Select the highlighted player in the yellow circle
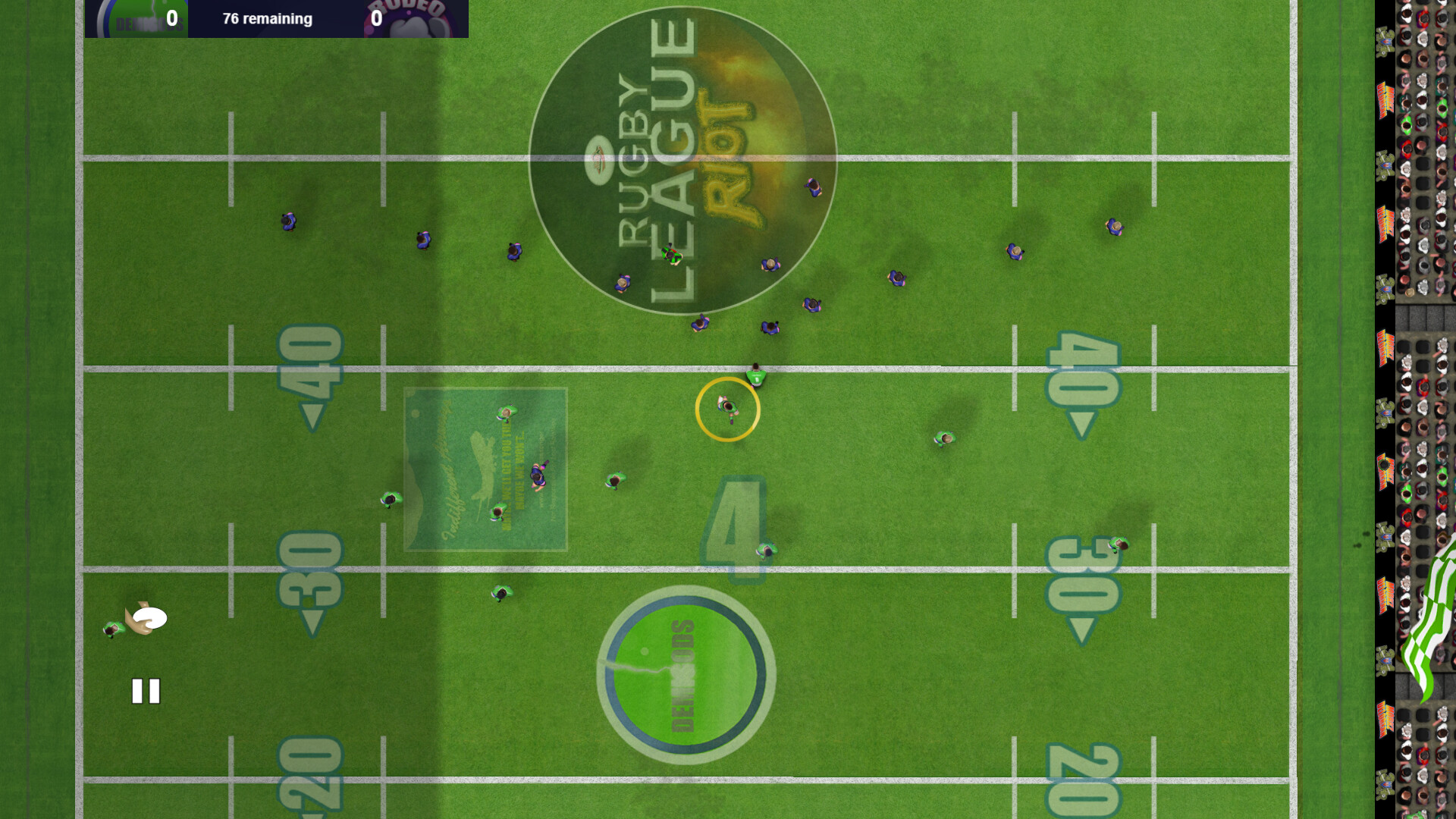The width and height of the screenshot is (1456, 819). click(726, 408)
